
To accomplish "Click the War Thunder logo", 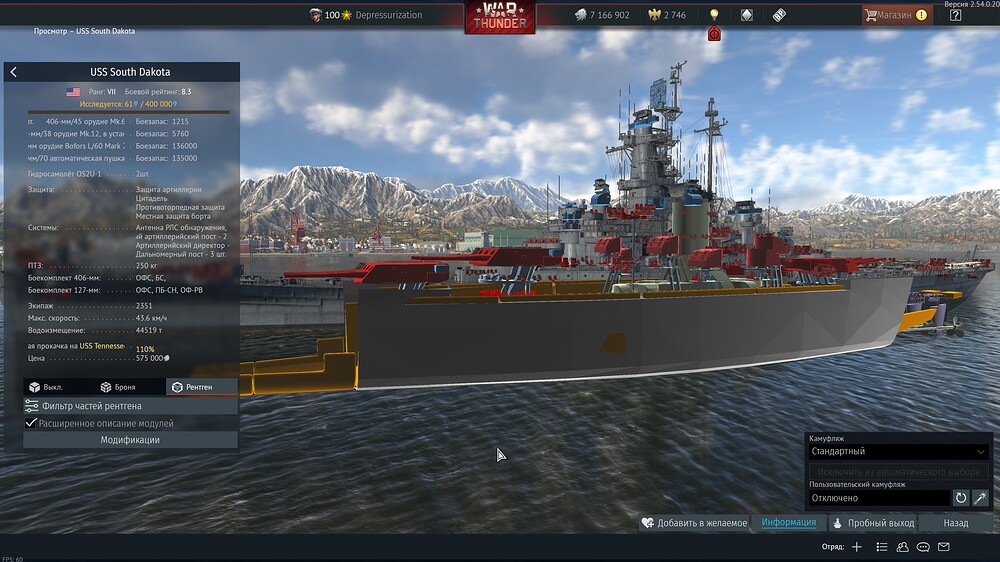I will (499, 16).
